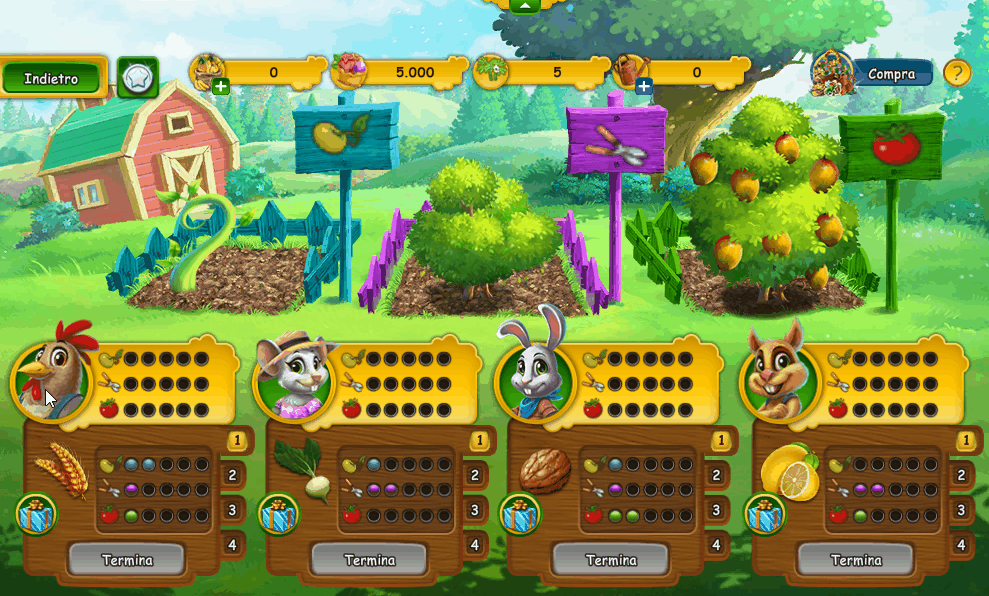989x596 pixels.
Task: Switch to tab 2 on the rooster's panel
Action: pyautogui.click(x=232, y=476)
